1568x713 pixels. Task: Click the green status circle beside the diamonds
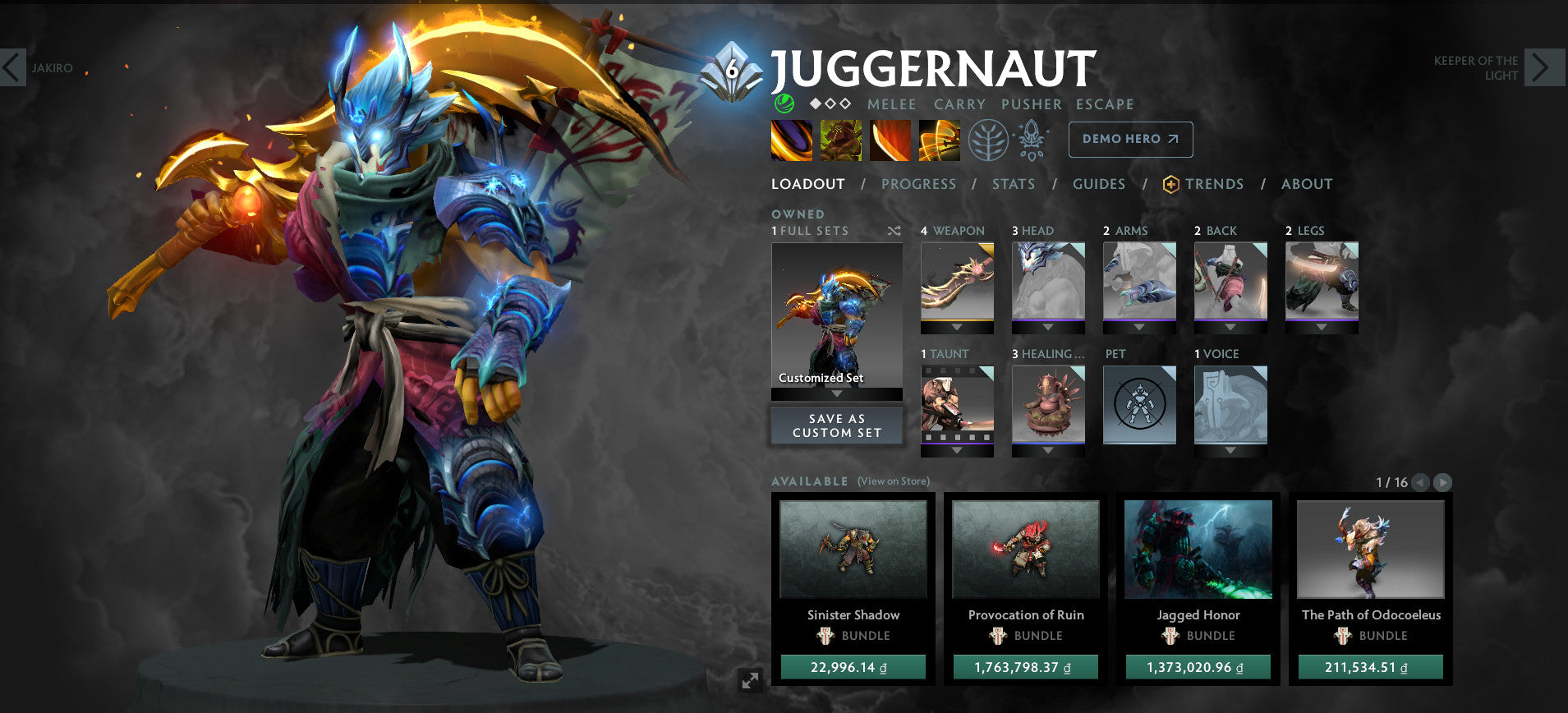(x=784, y=103)
